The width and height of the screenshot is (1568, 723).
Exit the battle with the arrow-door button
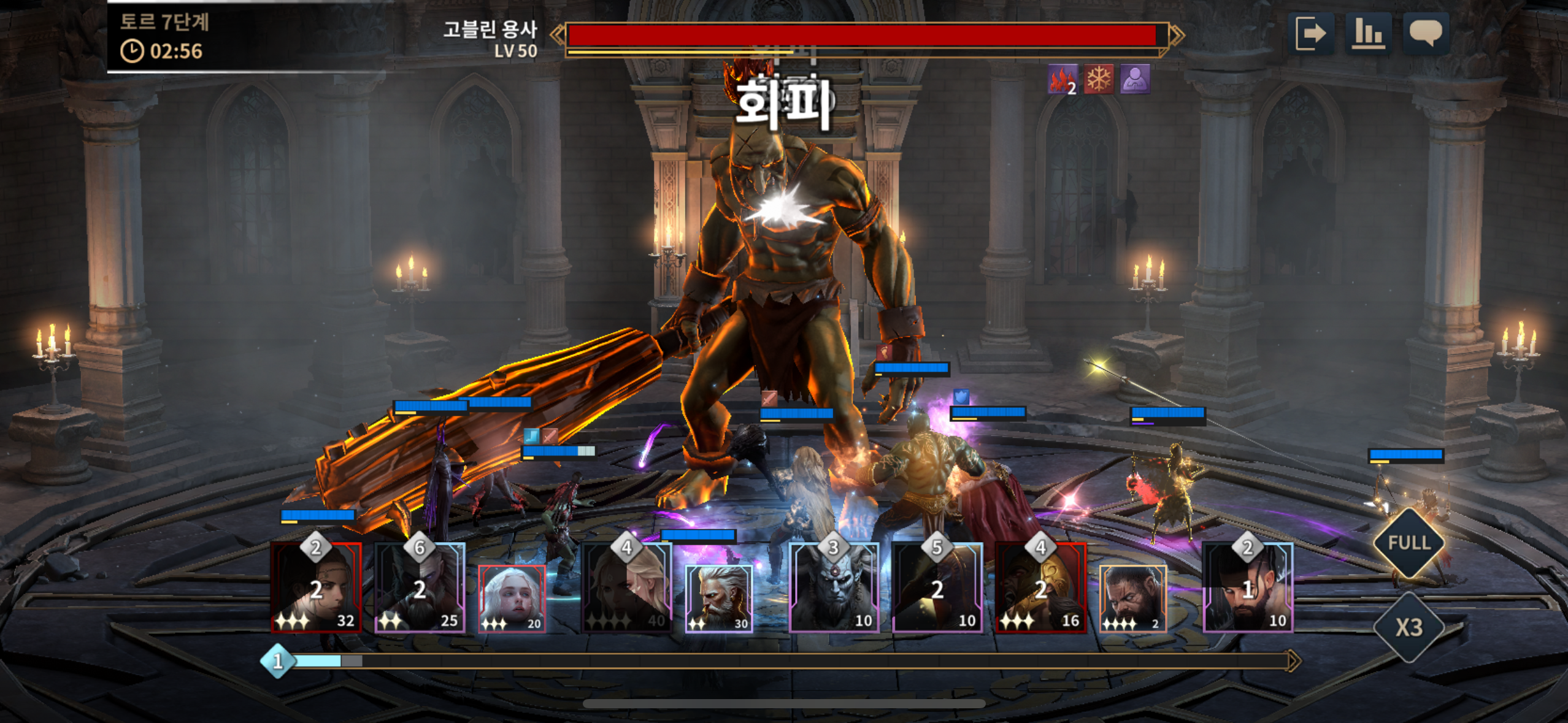(x=1310, y=34)
